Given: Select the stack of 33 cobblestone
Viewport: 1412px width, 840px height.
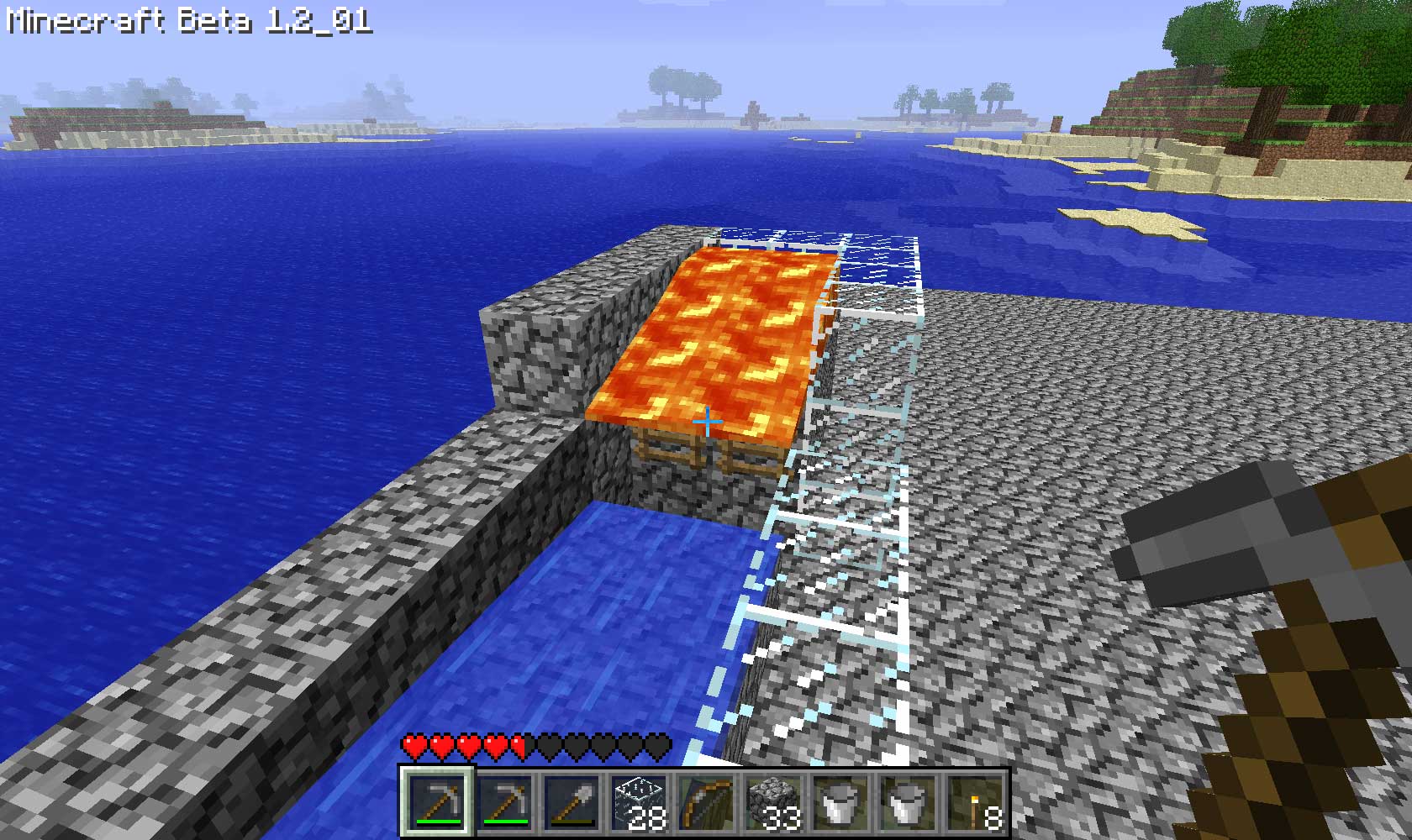Looking at the screenshot, I should (x=773, y=802).
